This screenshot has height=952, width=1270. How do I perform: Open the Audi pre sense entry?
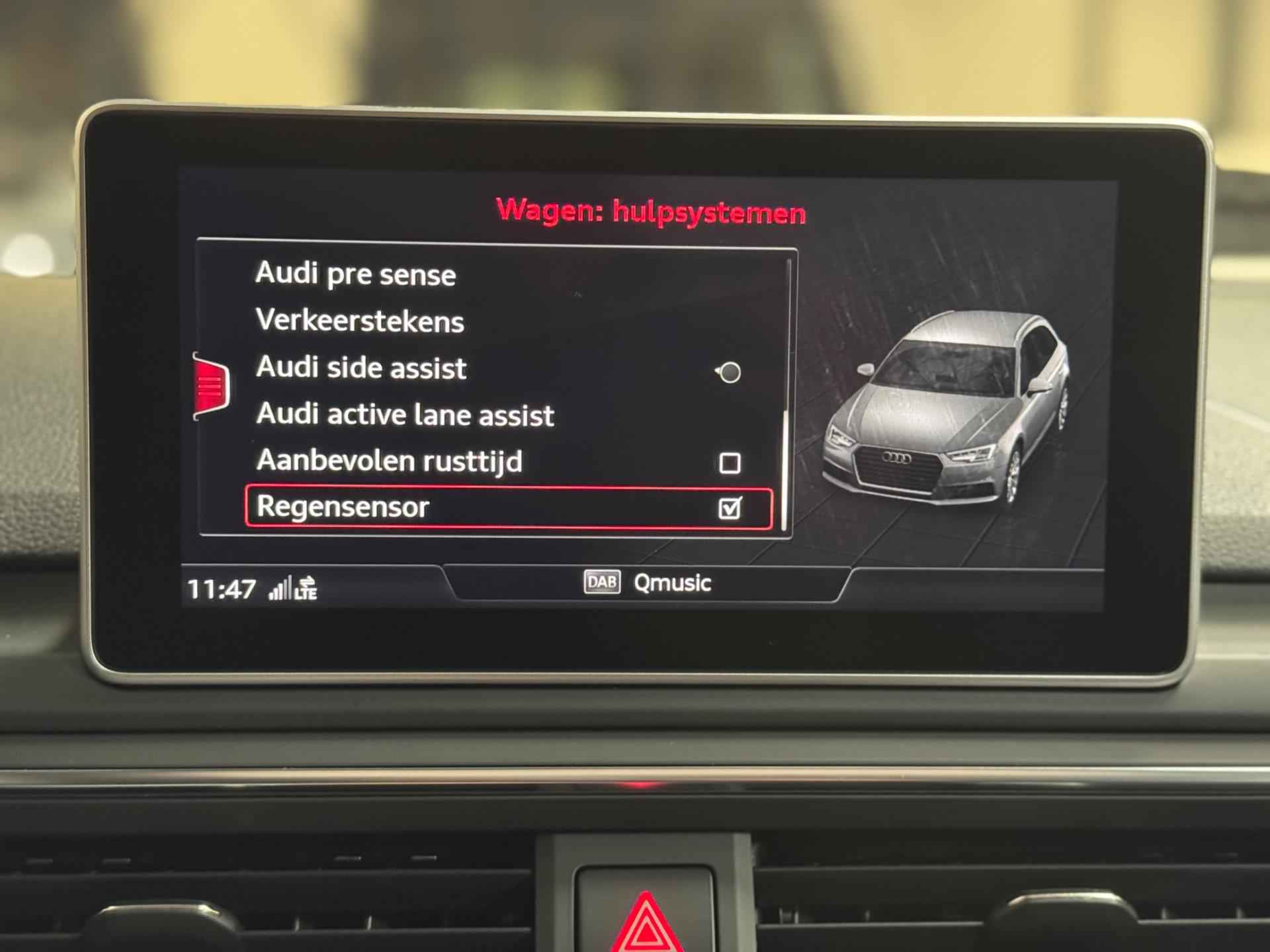click(356, 274)
